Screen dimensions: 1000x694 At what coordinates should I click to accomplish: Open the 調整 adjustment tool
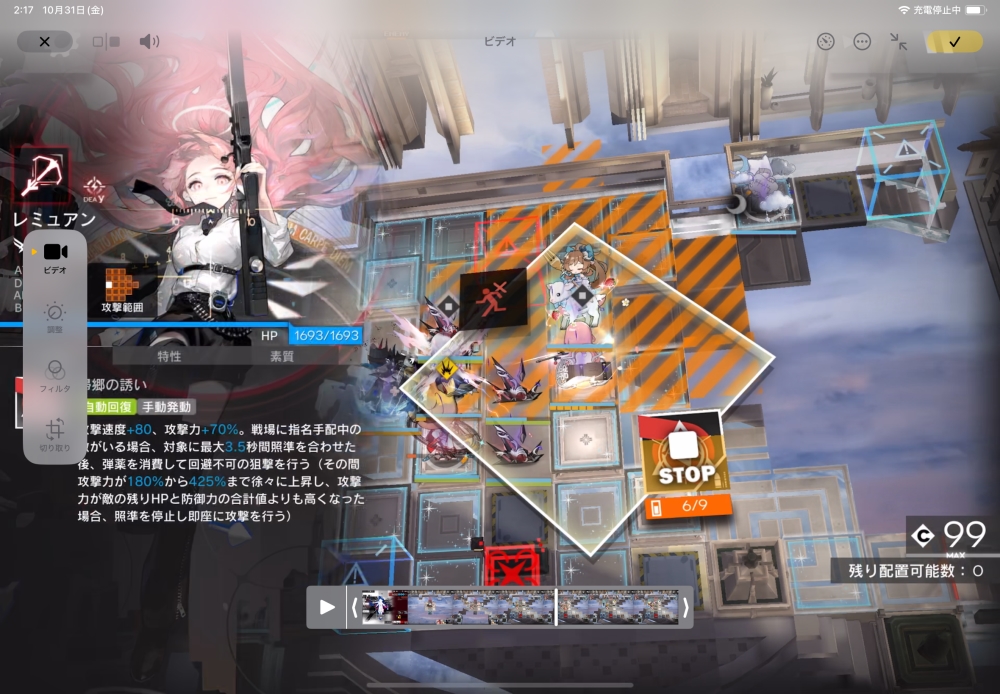55,317
